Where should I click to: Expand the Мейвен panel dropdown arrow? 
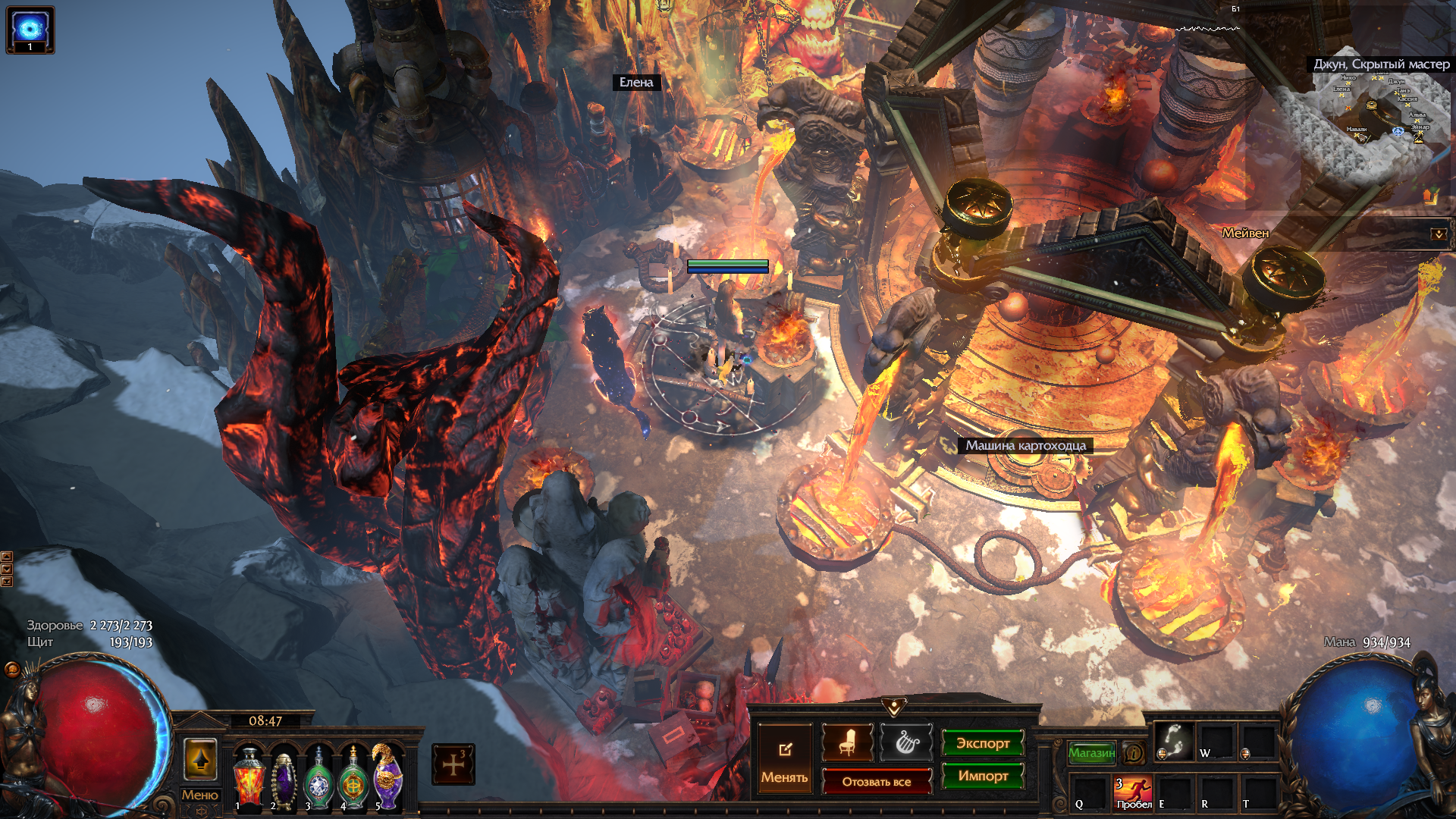1439,234
